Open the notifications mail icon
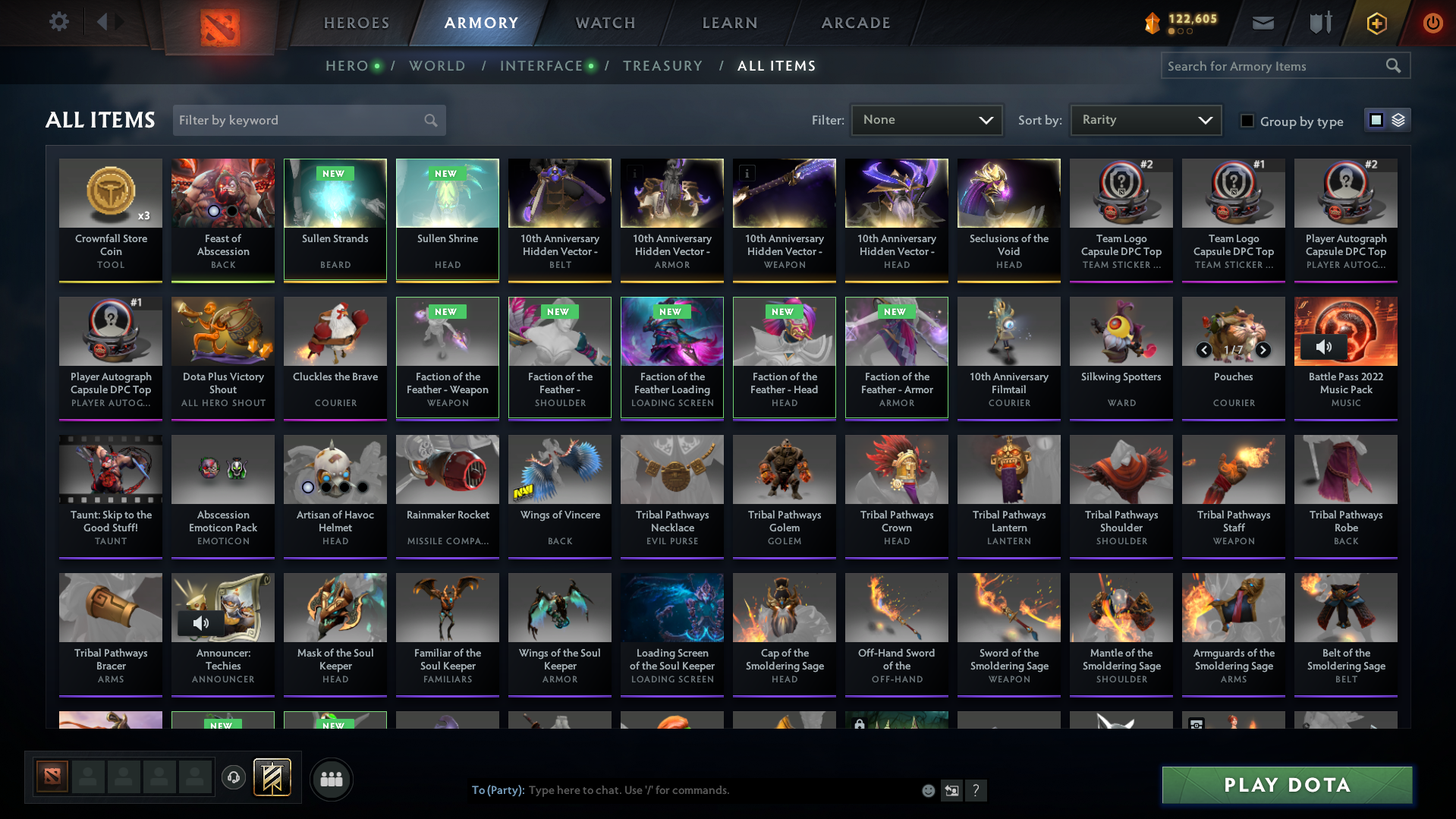Screen dimensions: 1456x819 pos(1263,23)
